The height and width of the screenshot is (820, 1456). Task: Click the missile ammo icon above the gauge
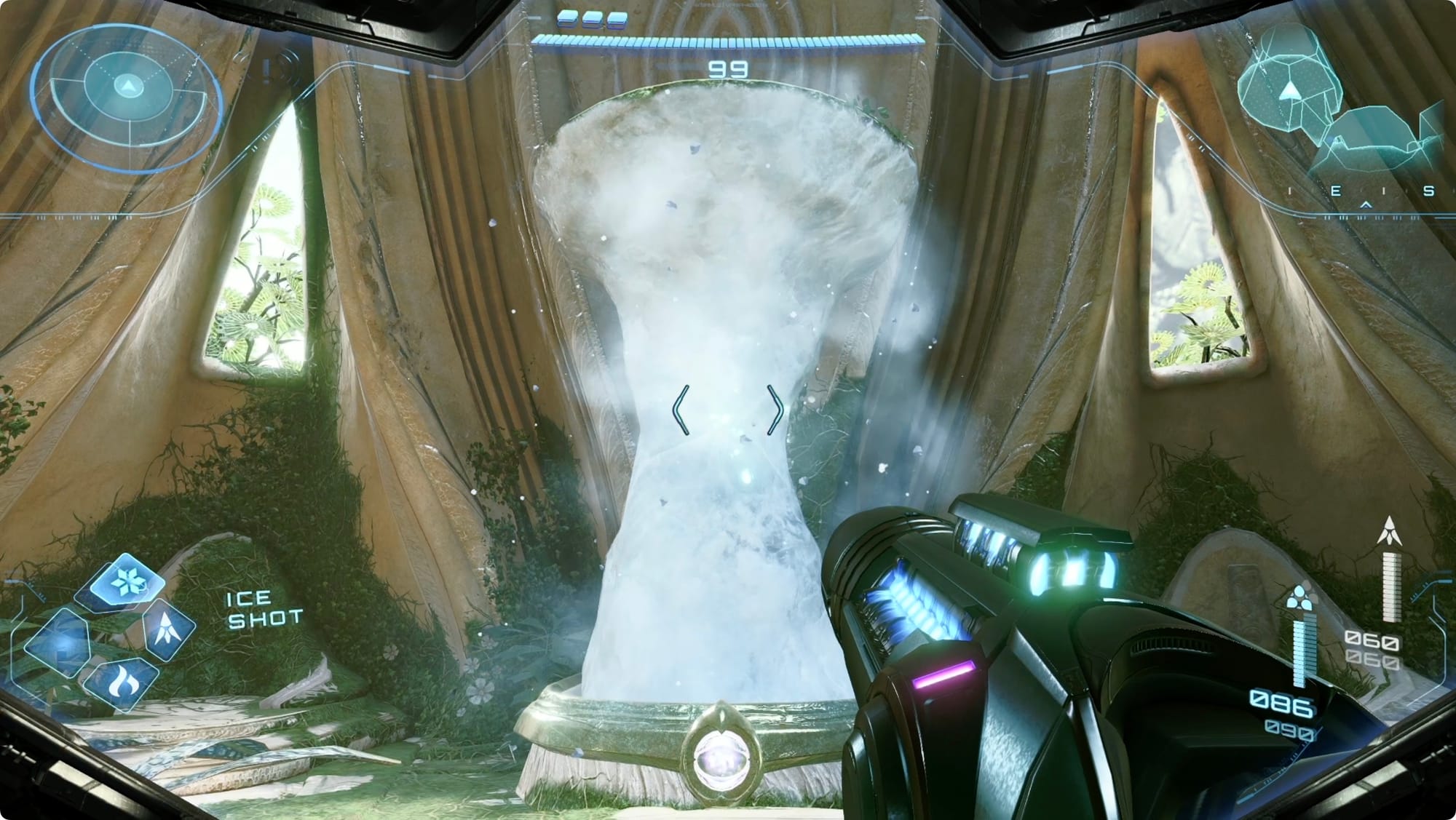pyautogui.click(x=1389, y=532)
